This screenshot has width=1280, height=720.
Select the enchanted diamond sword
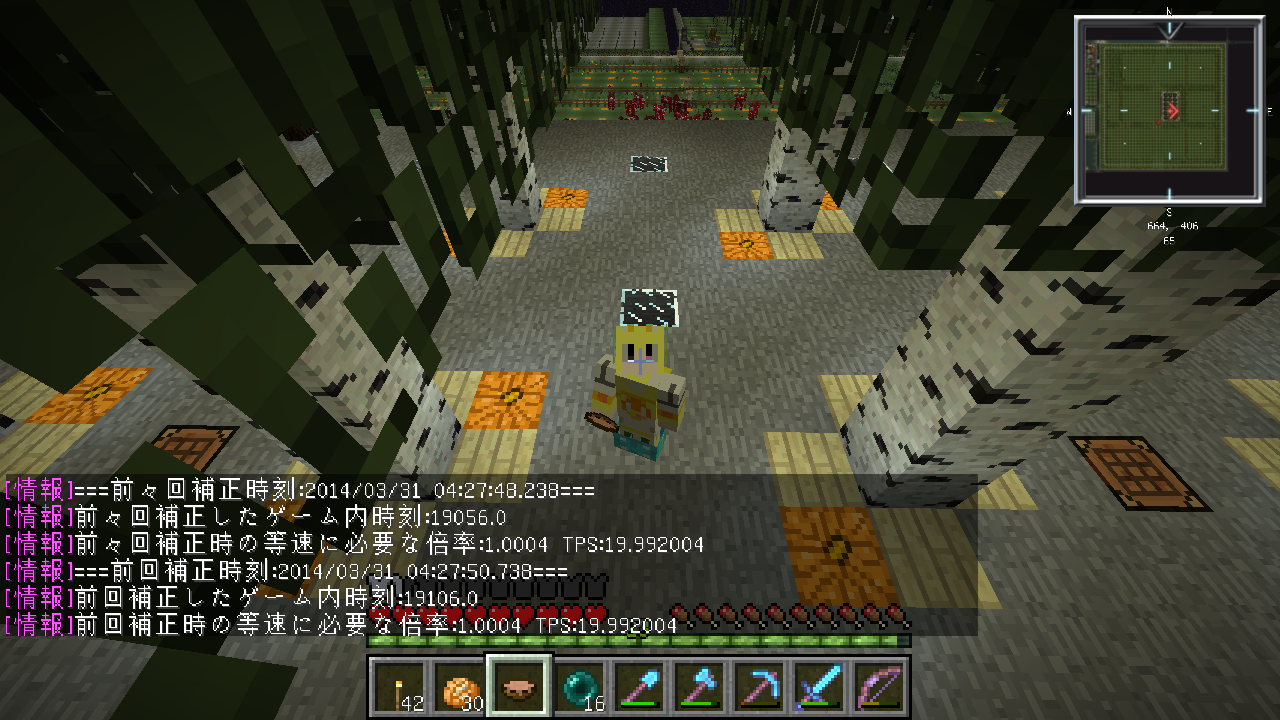coord(818,688)
